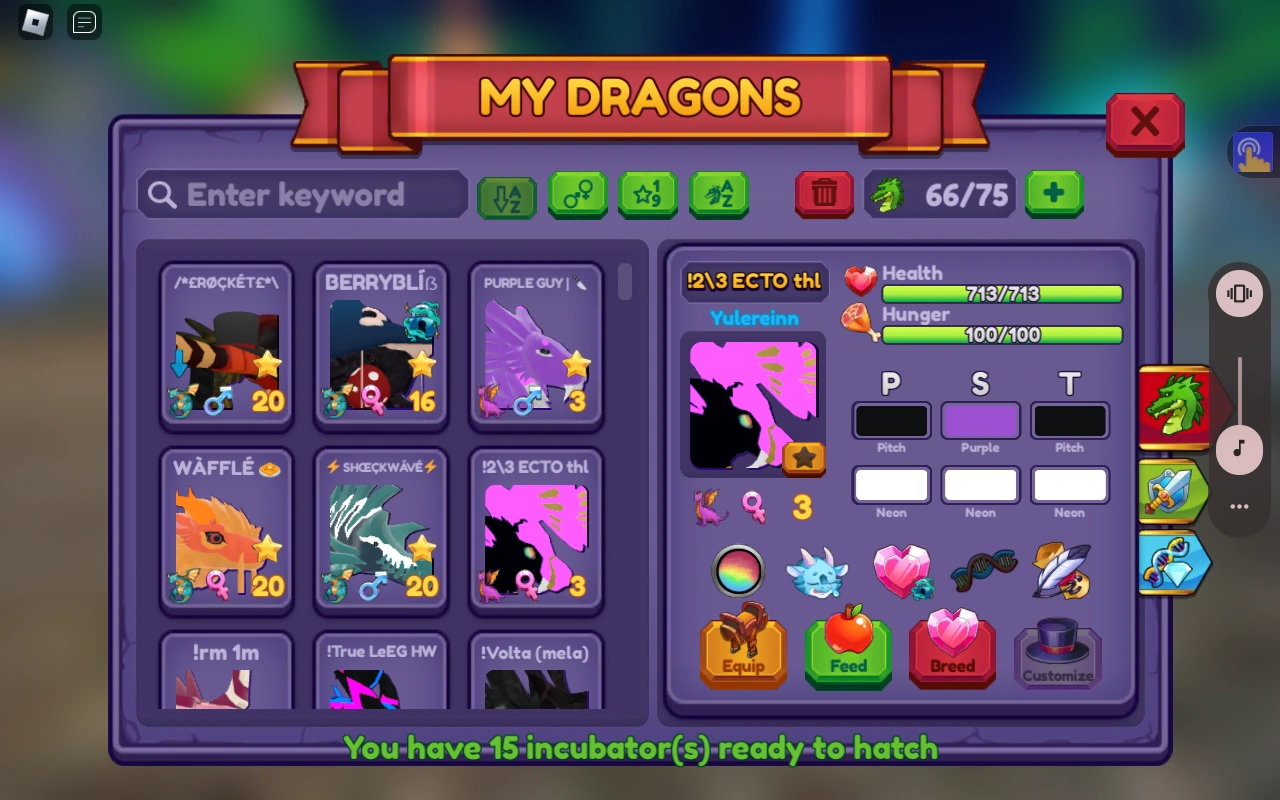Image resolution: width=1280 pixels, height=800 pixels.
Task: Open the trash/delete dragon icon
Action: coord(824,195)
